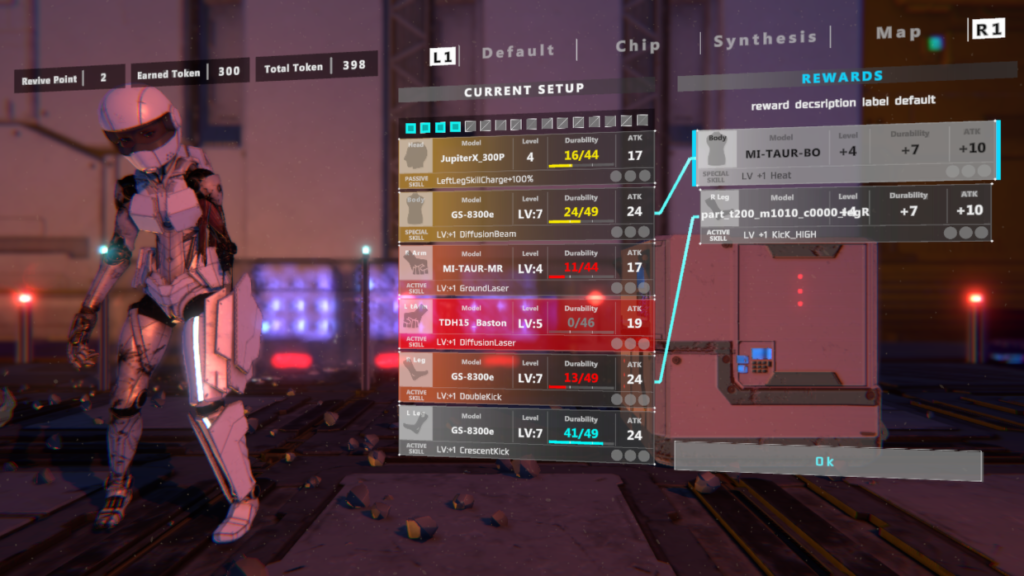The image size is (1024, 576).
Task: Choose the MI-TAUR-MR arm part row
Action: pos(526,269)
